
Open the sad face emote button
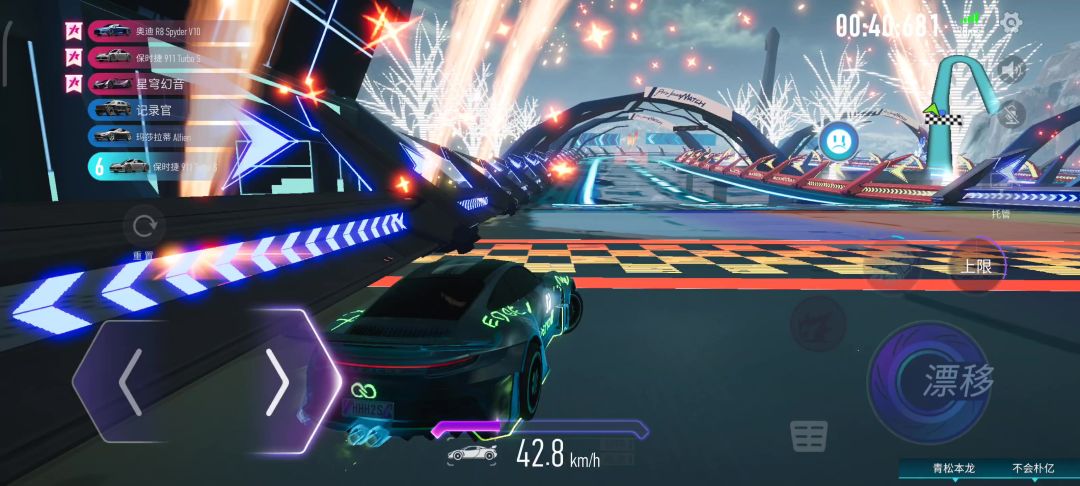click(x=838, y=139)
